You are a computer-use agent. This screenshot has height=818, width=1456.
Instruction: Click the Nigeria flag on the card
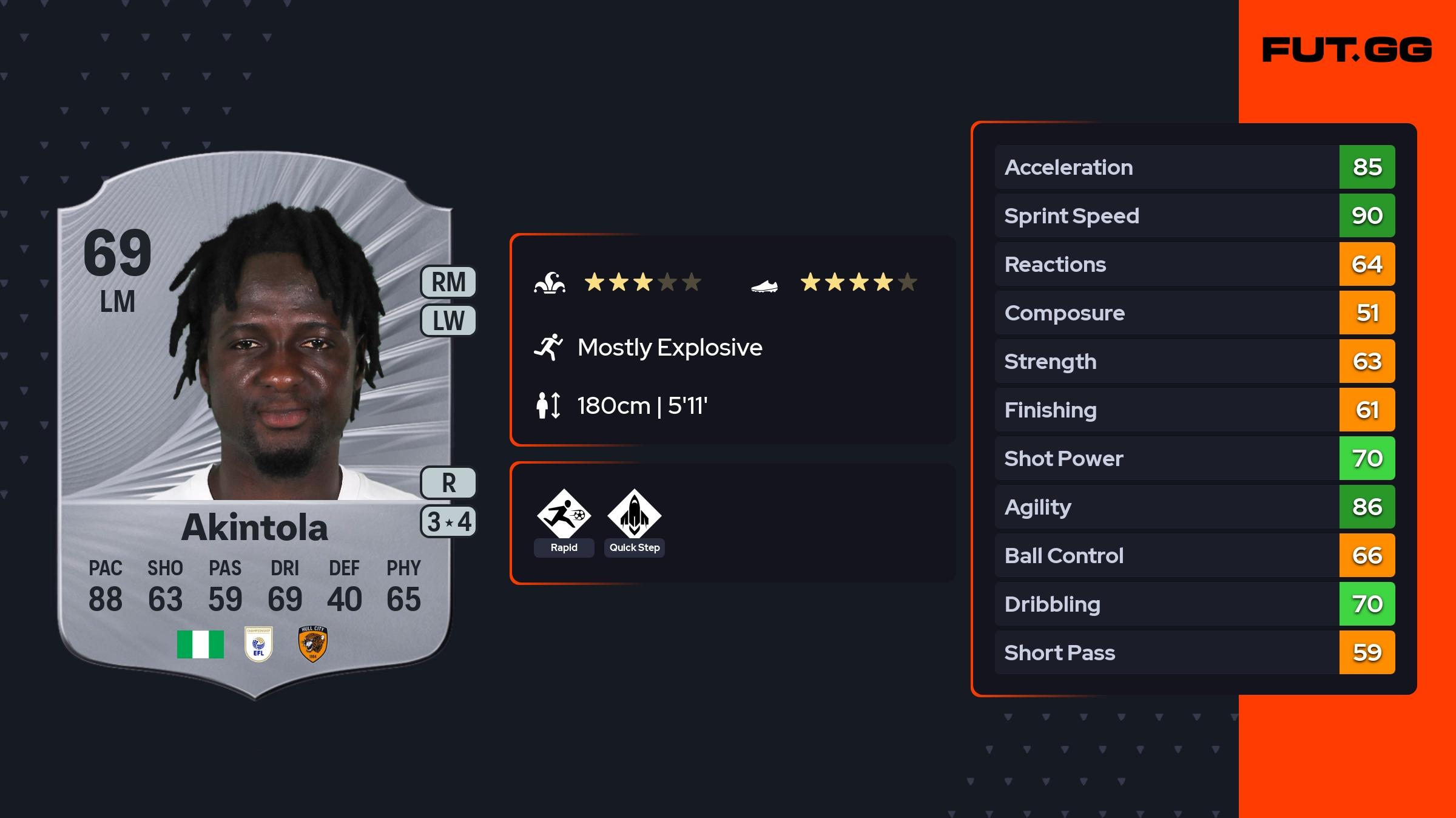click(200, 644)
